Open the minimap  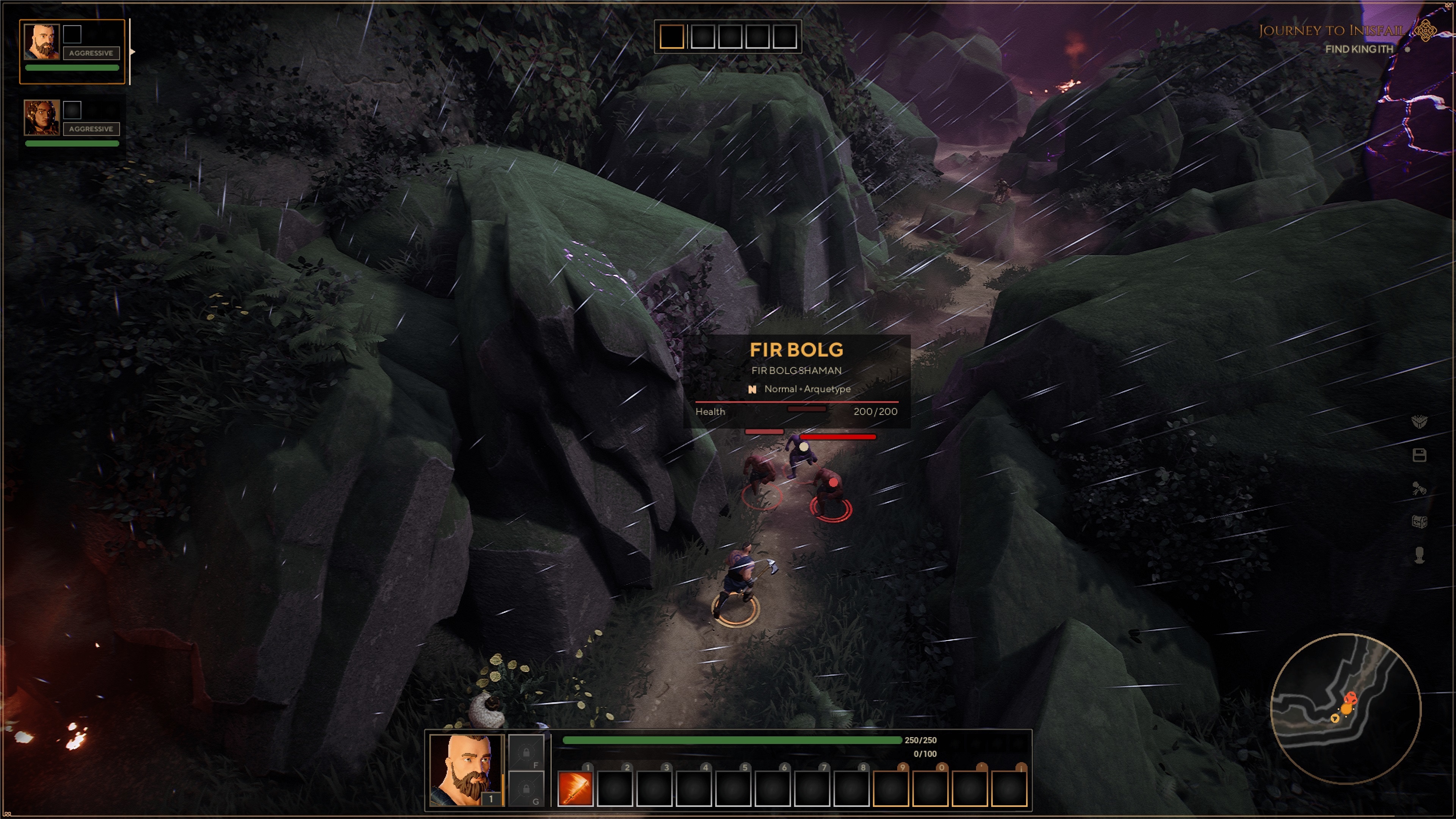(1345, 709)
